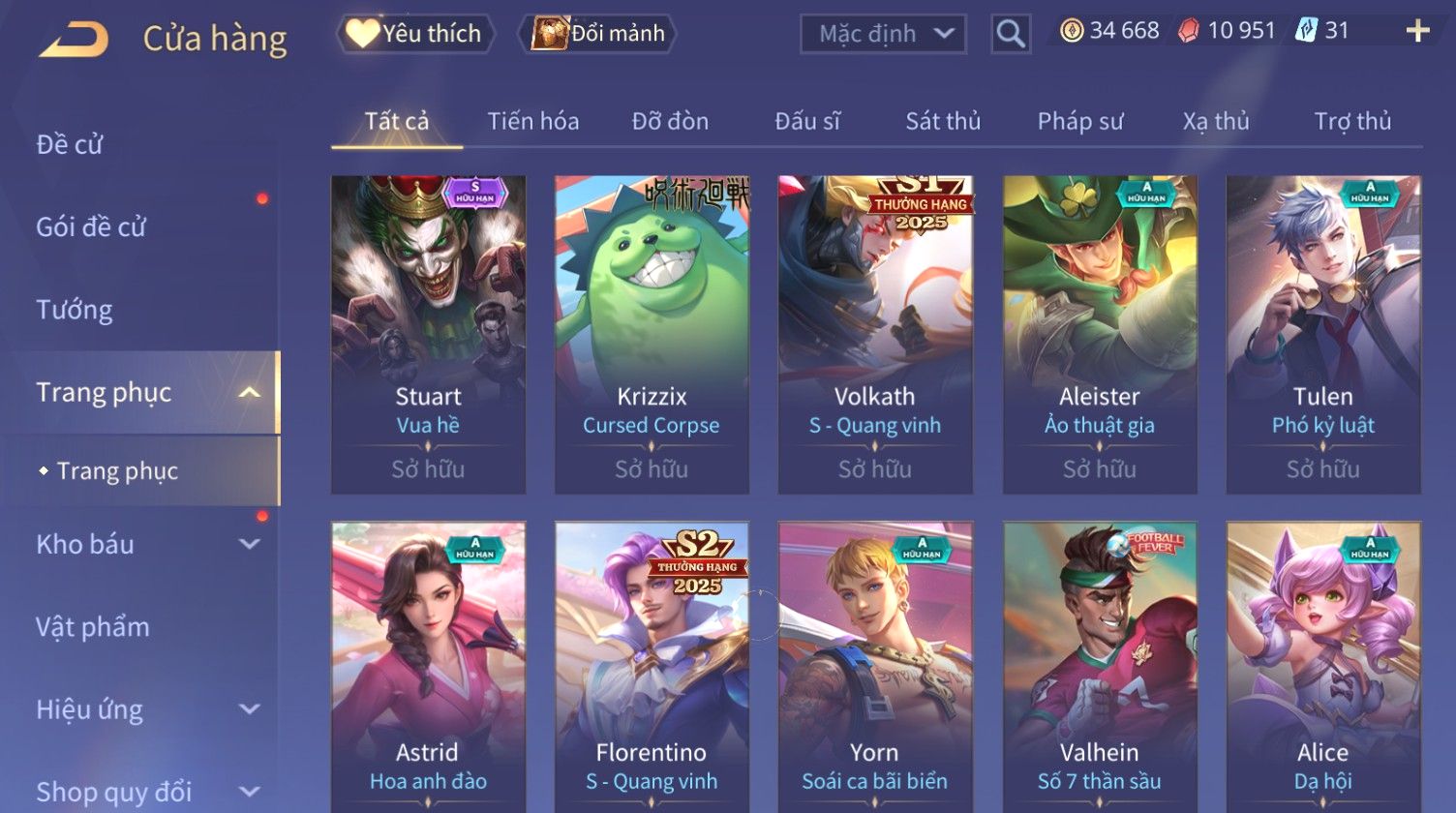View the Valhein Số 7 thần sầu skin
Screen dimensions: 1456x813
(x=1099, y=668)
